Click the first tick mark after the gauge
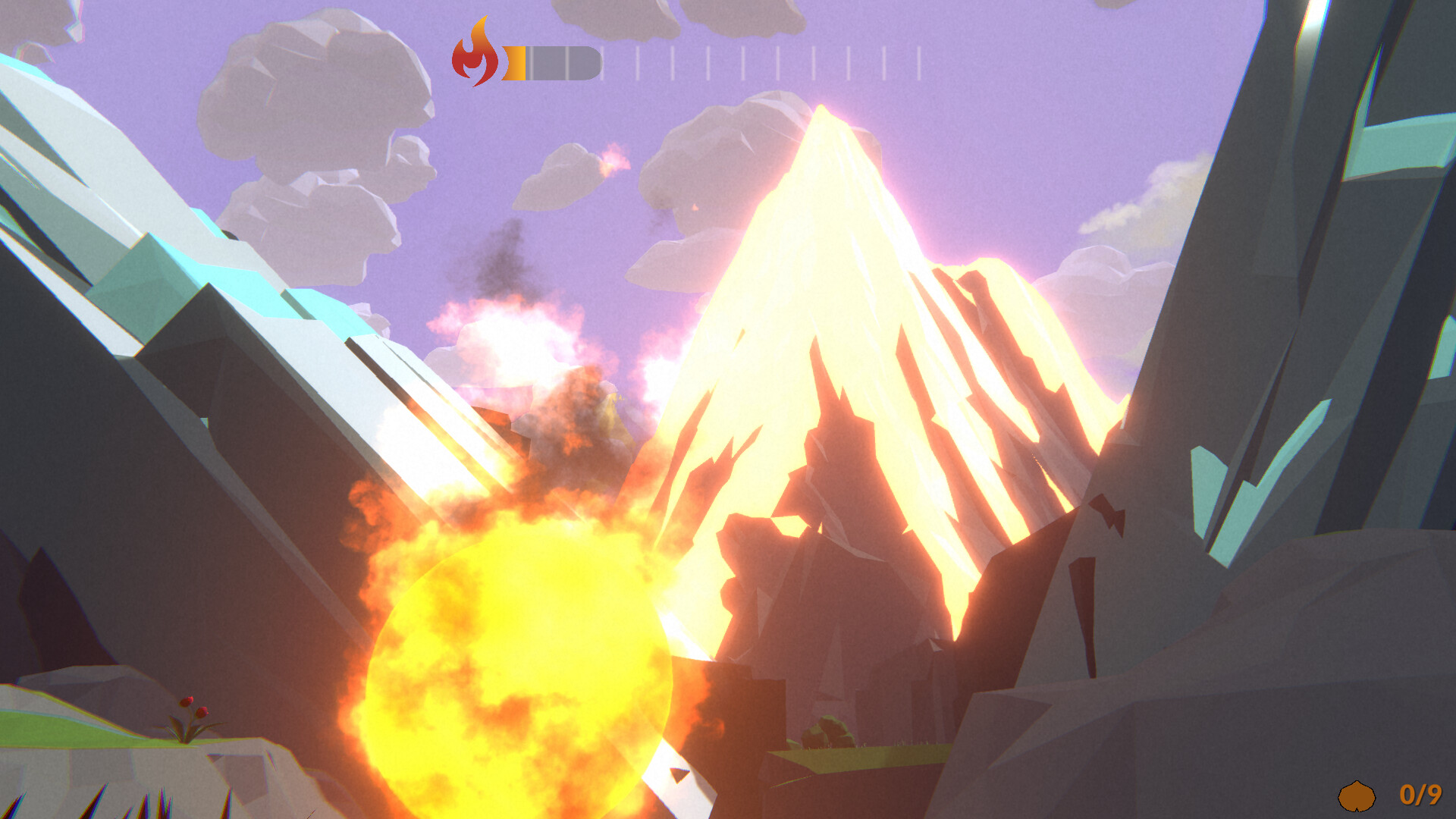This screenshot has width=1456, height=819. pos(603,62)
